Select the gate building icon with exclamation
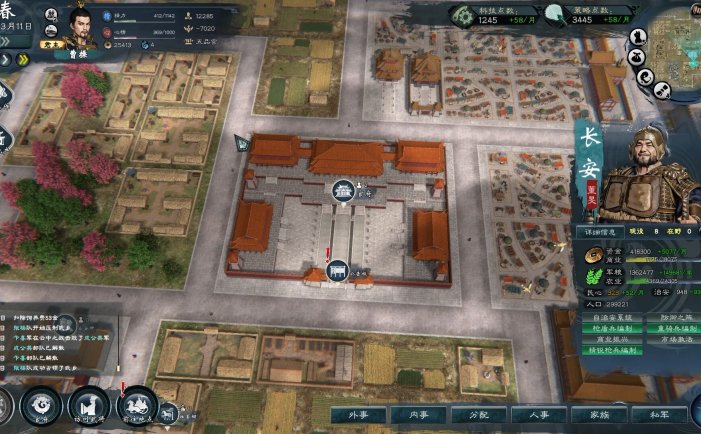Image resolution: width=701 pixels, height=434 pixels. click(335, 271)
